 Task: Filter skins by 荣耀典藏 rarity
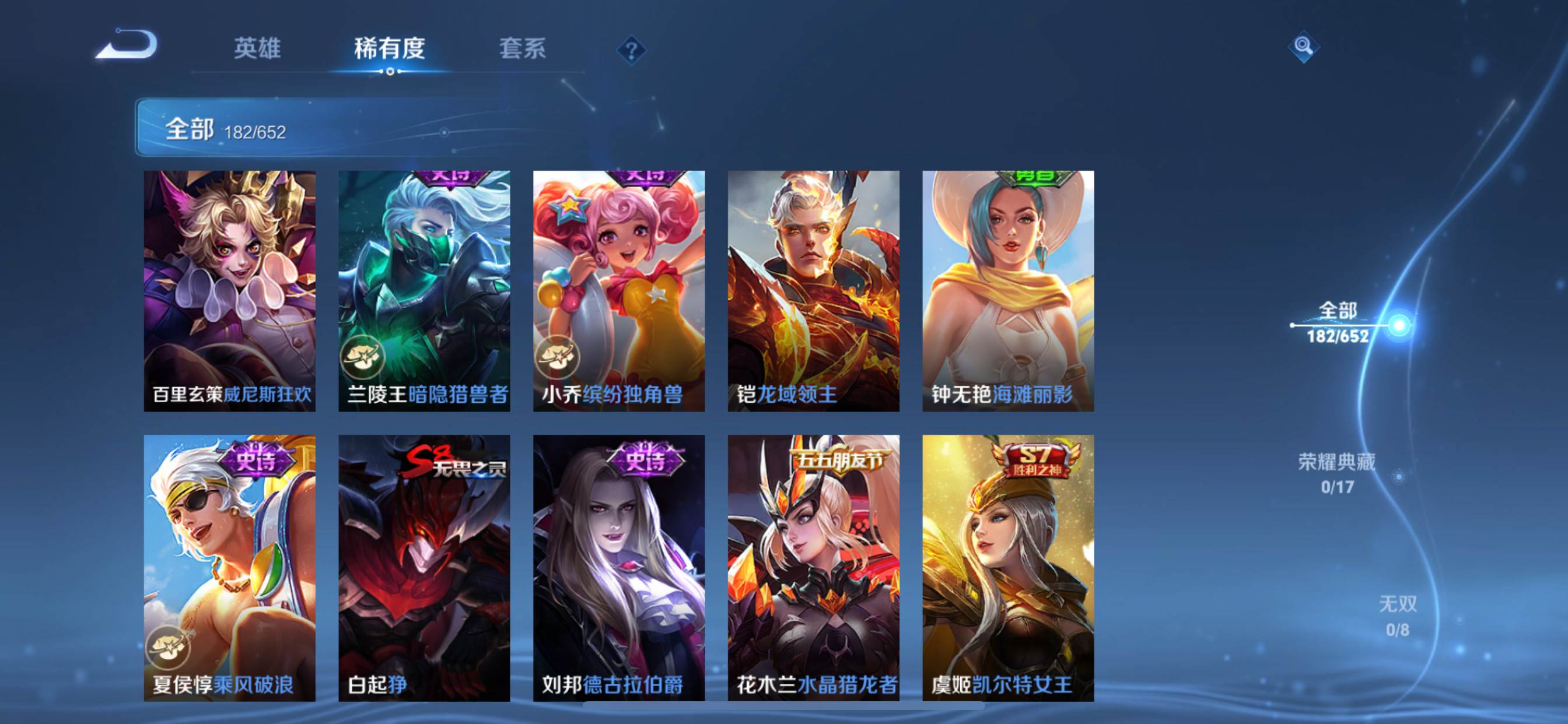[1336, 473]
